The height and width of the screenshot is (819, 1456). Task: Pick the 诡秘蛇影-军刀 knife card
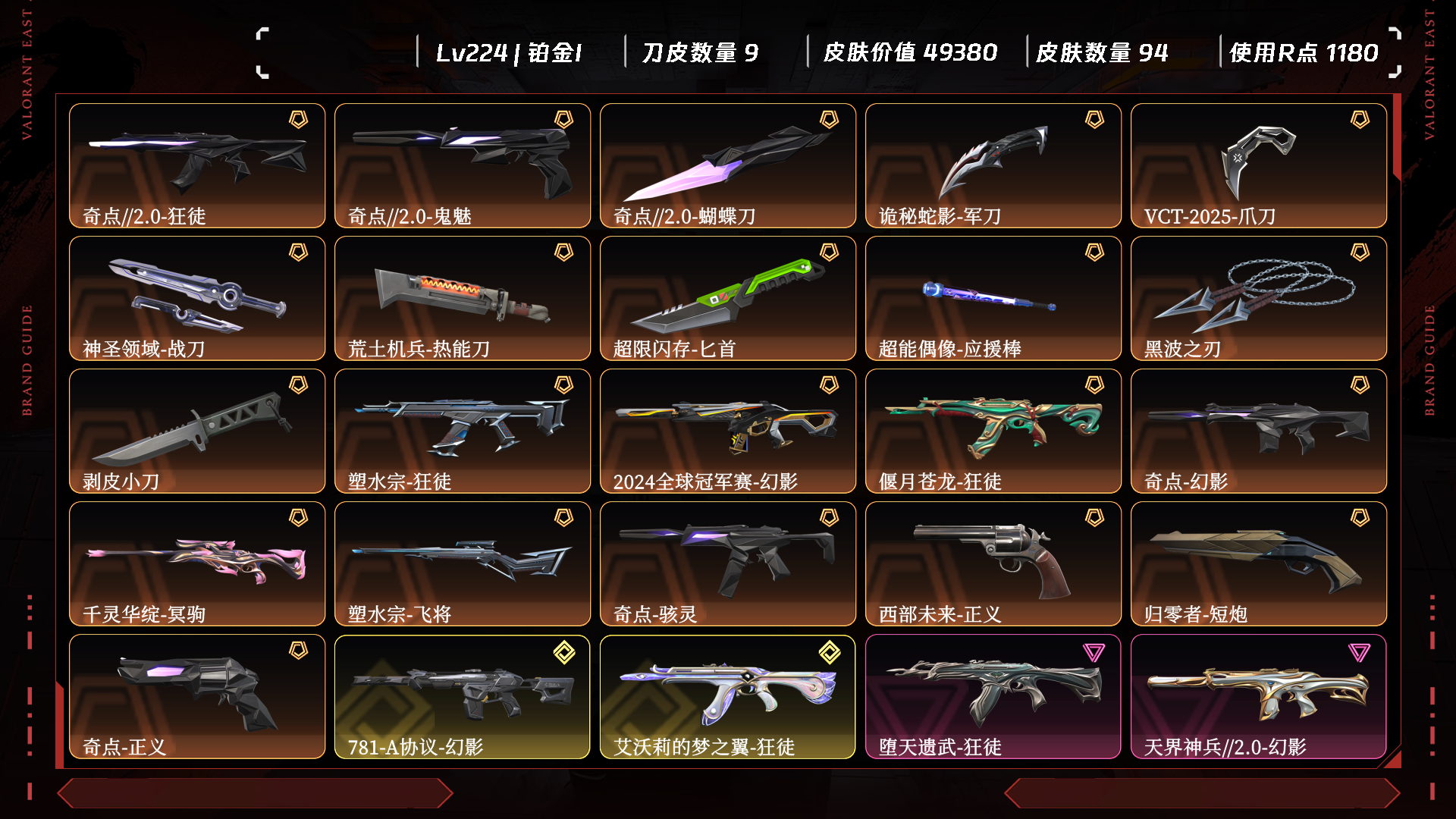[993, 165]
